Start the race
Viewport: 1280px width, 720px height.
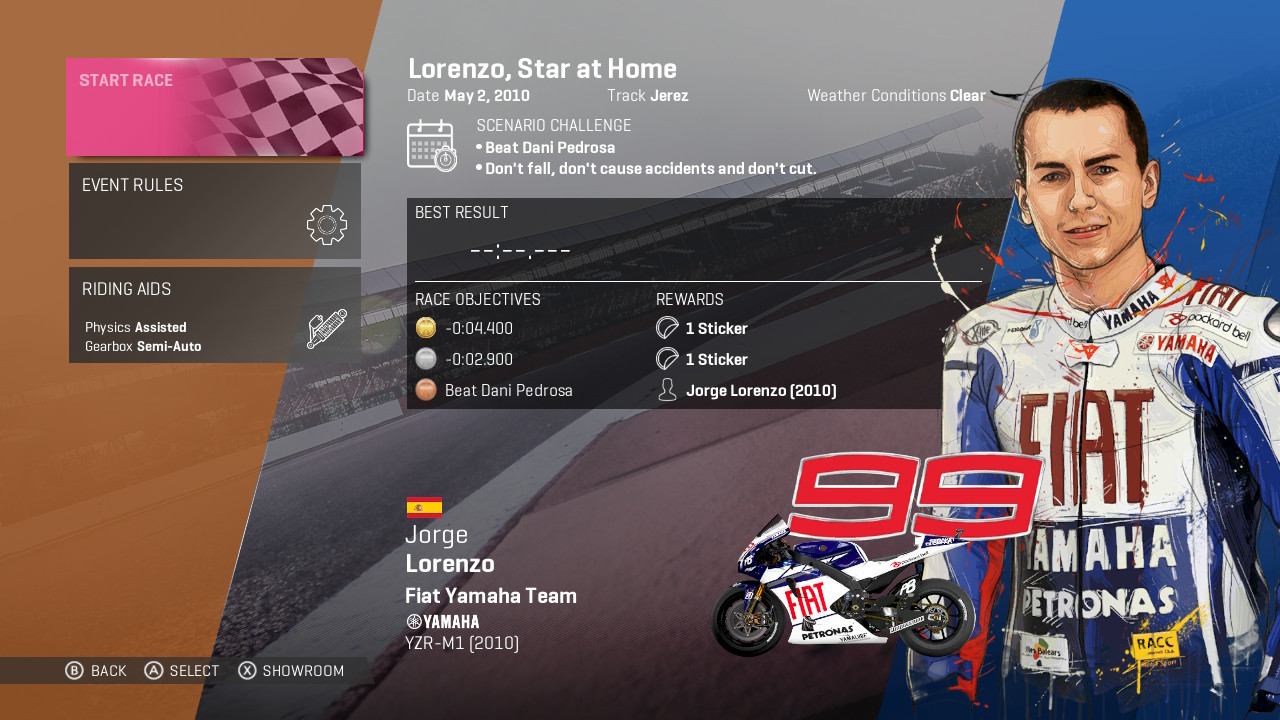(x=215, y=107)
